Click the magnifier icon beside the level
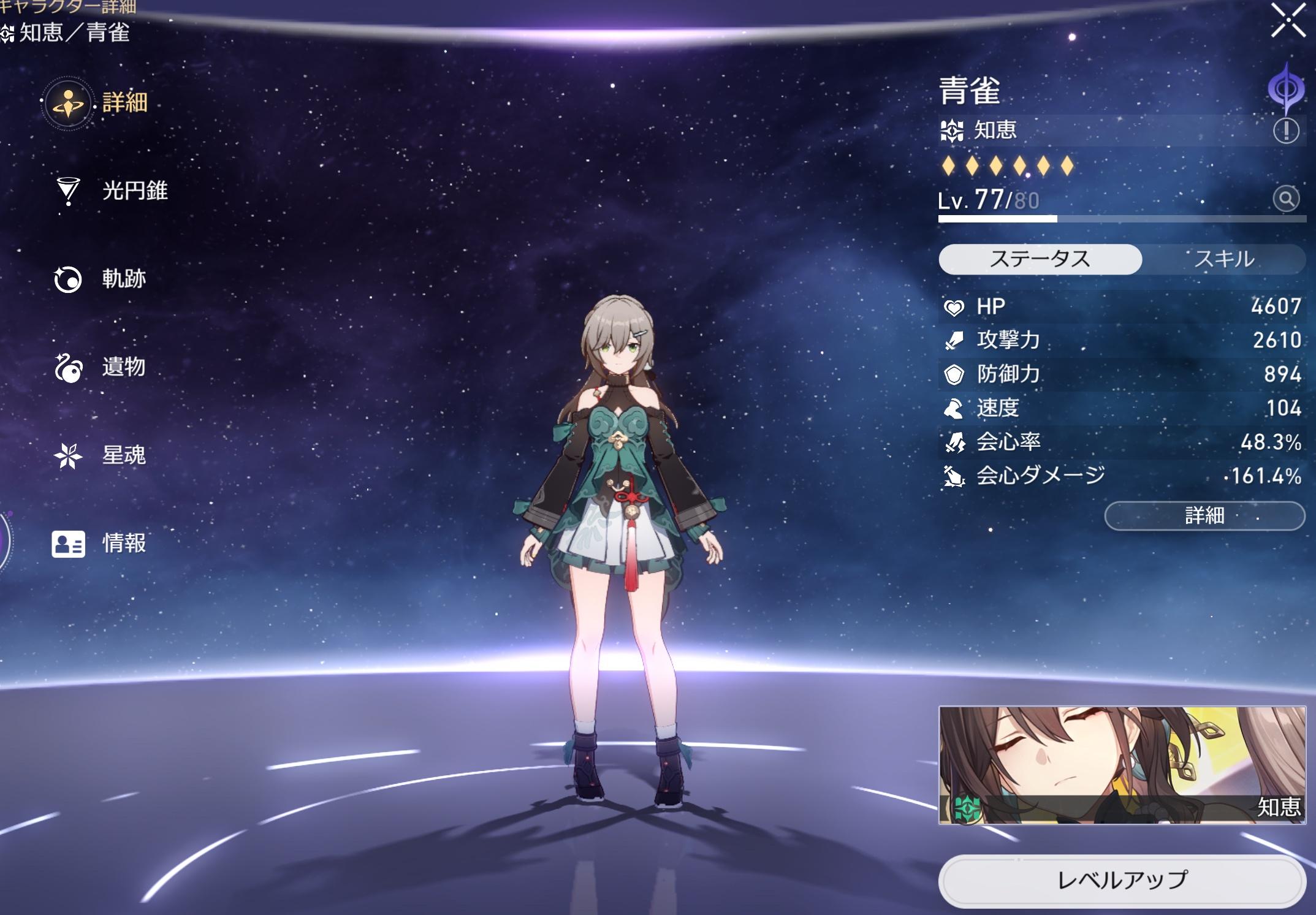1316x915 pixels. tap(1285, 199)
